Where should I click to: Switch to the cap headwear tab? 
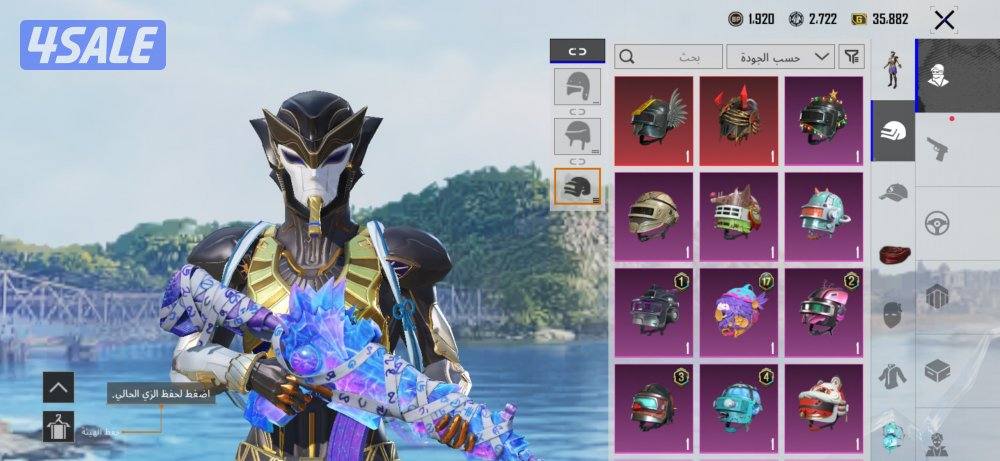click(893, 191)
